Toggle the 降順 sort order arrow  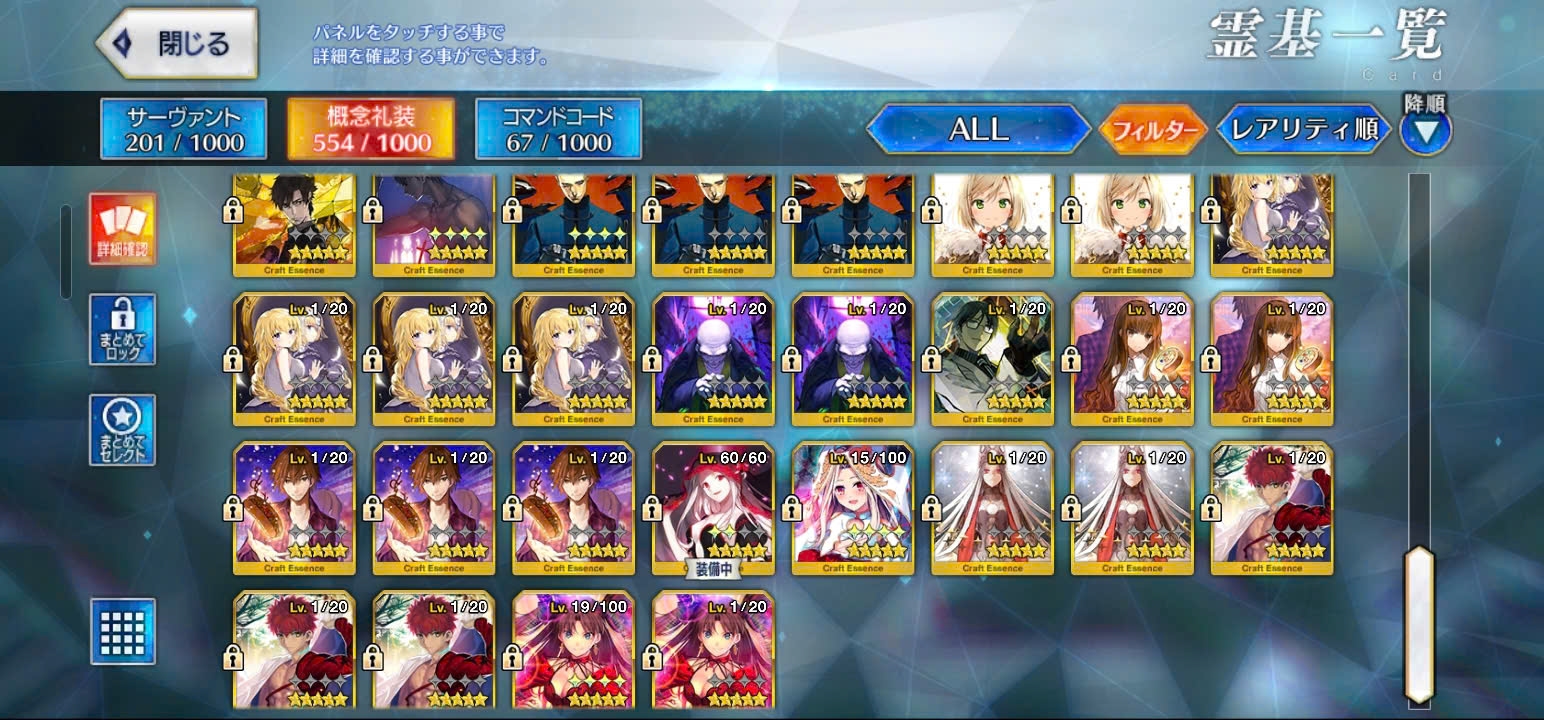(1425, 130)
